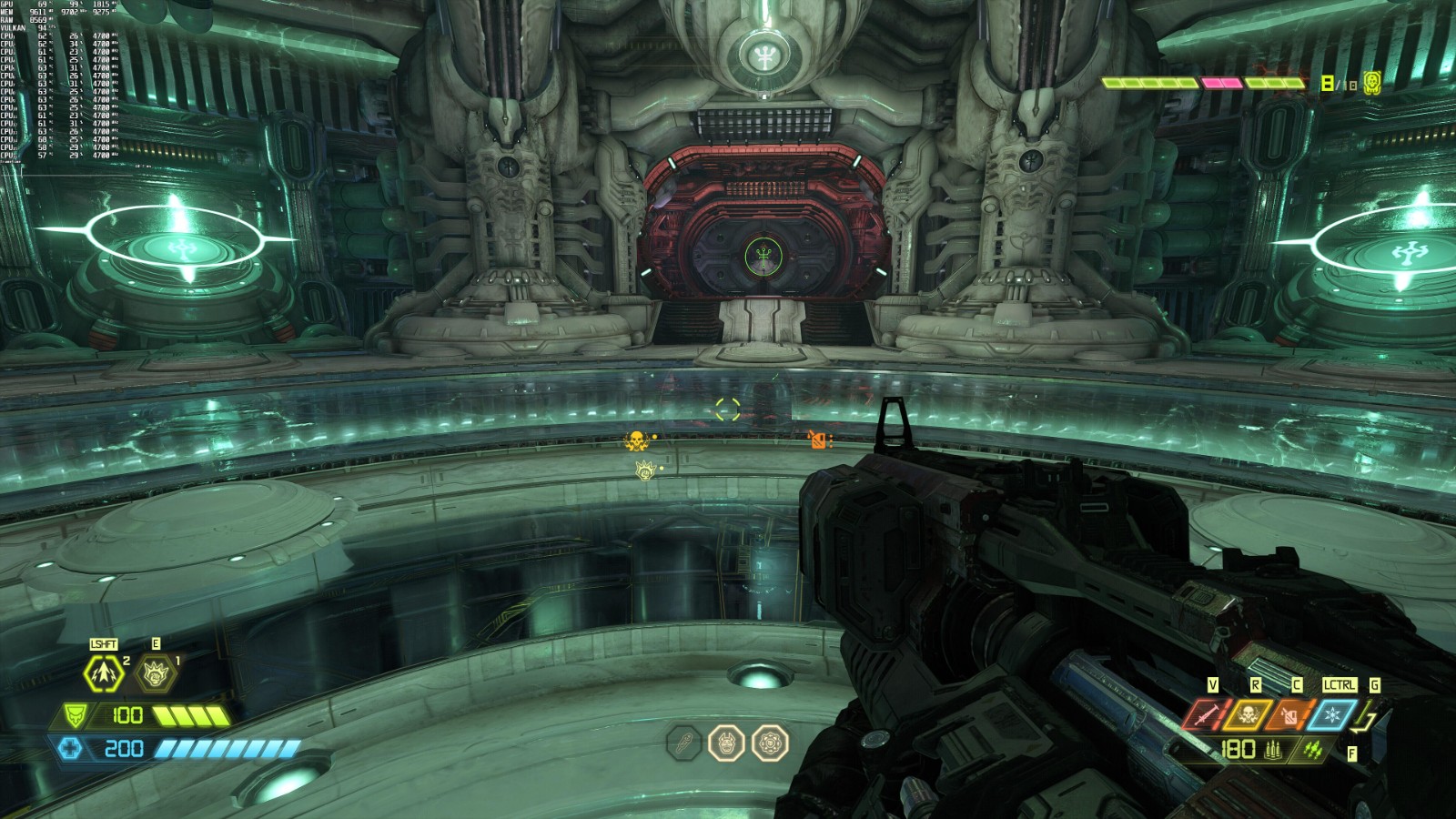Select the blue health cross icon
Viewport: 1456px width, 819px height.
coord(70,749)
